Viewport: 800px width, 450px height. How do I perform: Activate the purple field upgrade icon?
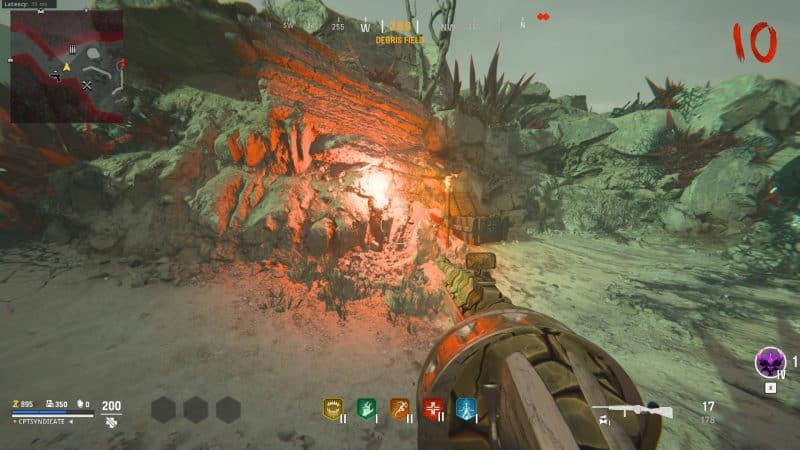click(769, 361)
